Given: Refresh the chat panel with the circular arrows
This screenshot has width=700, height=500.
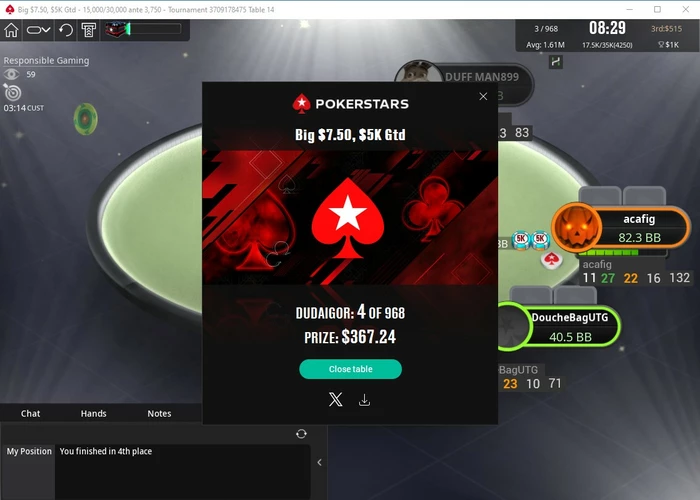Looking at the screenshot, I should point(301,433).
